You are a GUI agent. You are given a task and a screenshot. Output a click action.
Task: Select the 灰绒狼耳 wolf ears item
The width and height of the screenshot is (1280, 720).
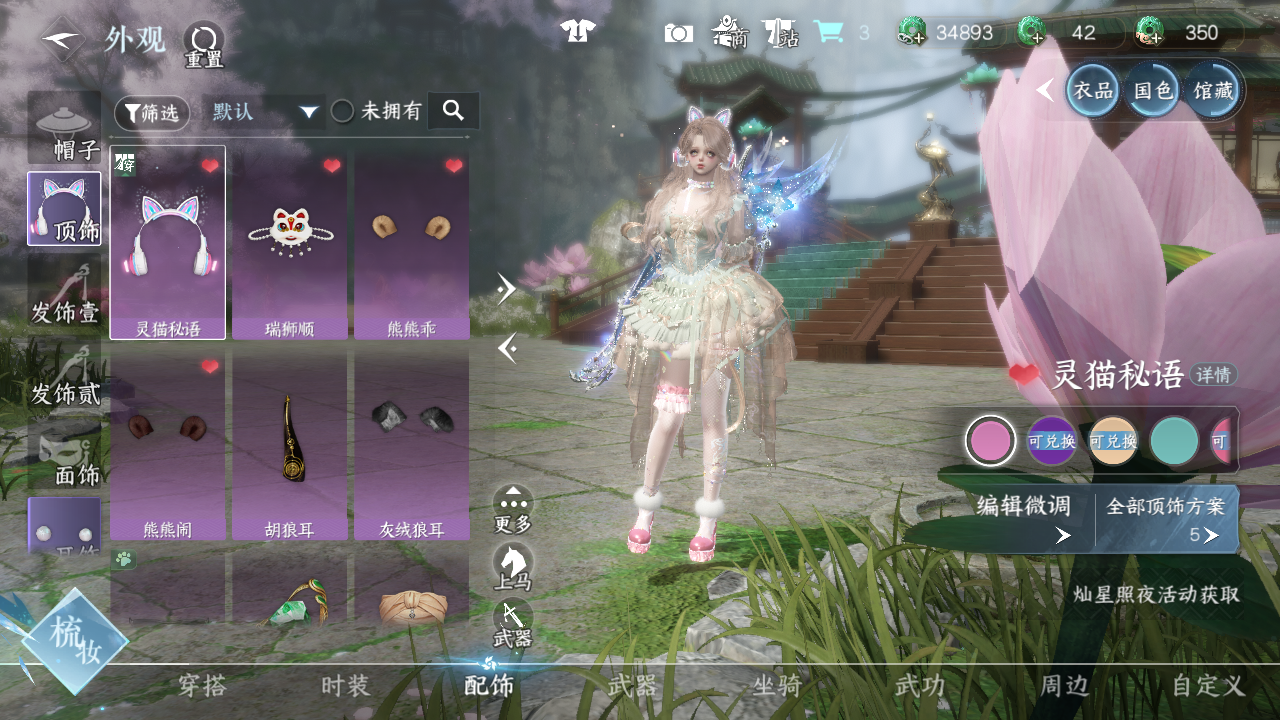[x=411, y=444]
